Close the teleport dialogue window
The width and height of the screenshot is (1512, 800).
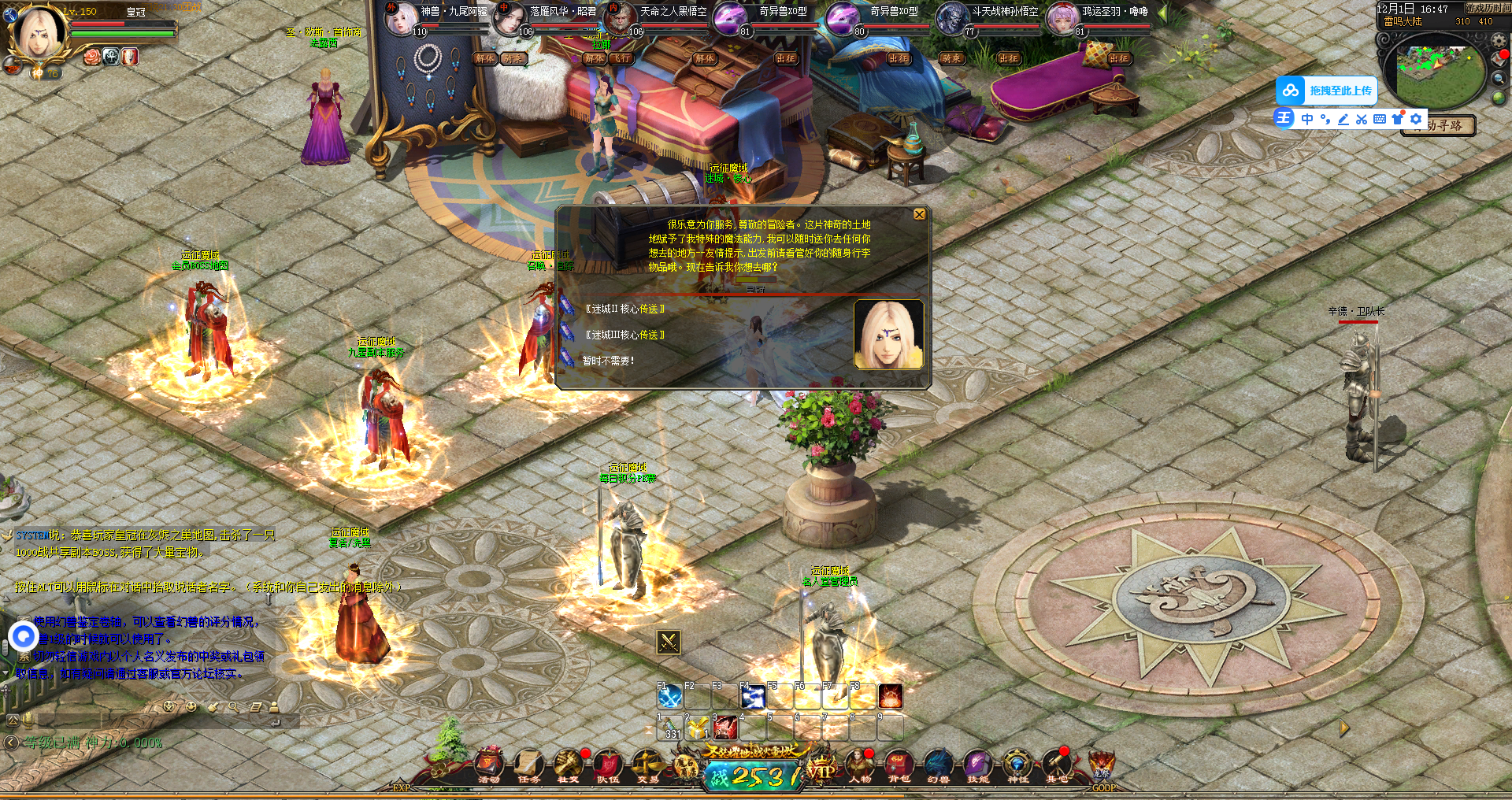point(919,215)
